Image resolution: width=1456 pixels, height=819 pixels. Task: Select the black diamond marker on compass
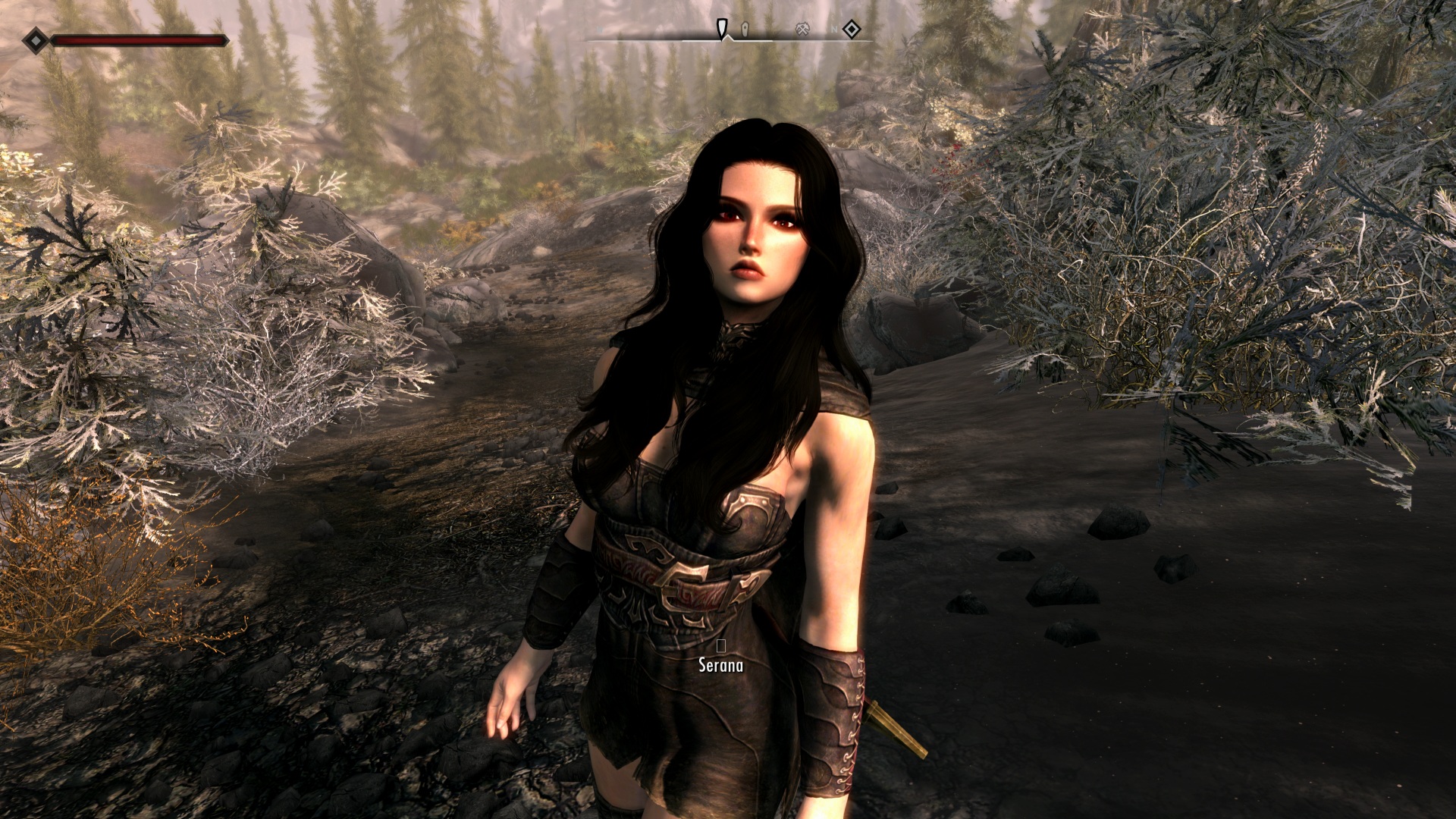tap(852, 30)
